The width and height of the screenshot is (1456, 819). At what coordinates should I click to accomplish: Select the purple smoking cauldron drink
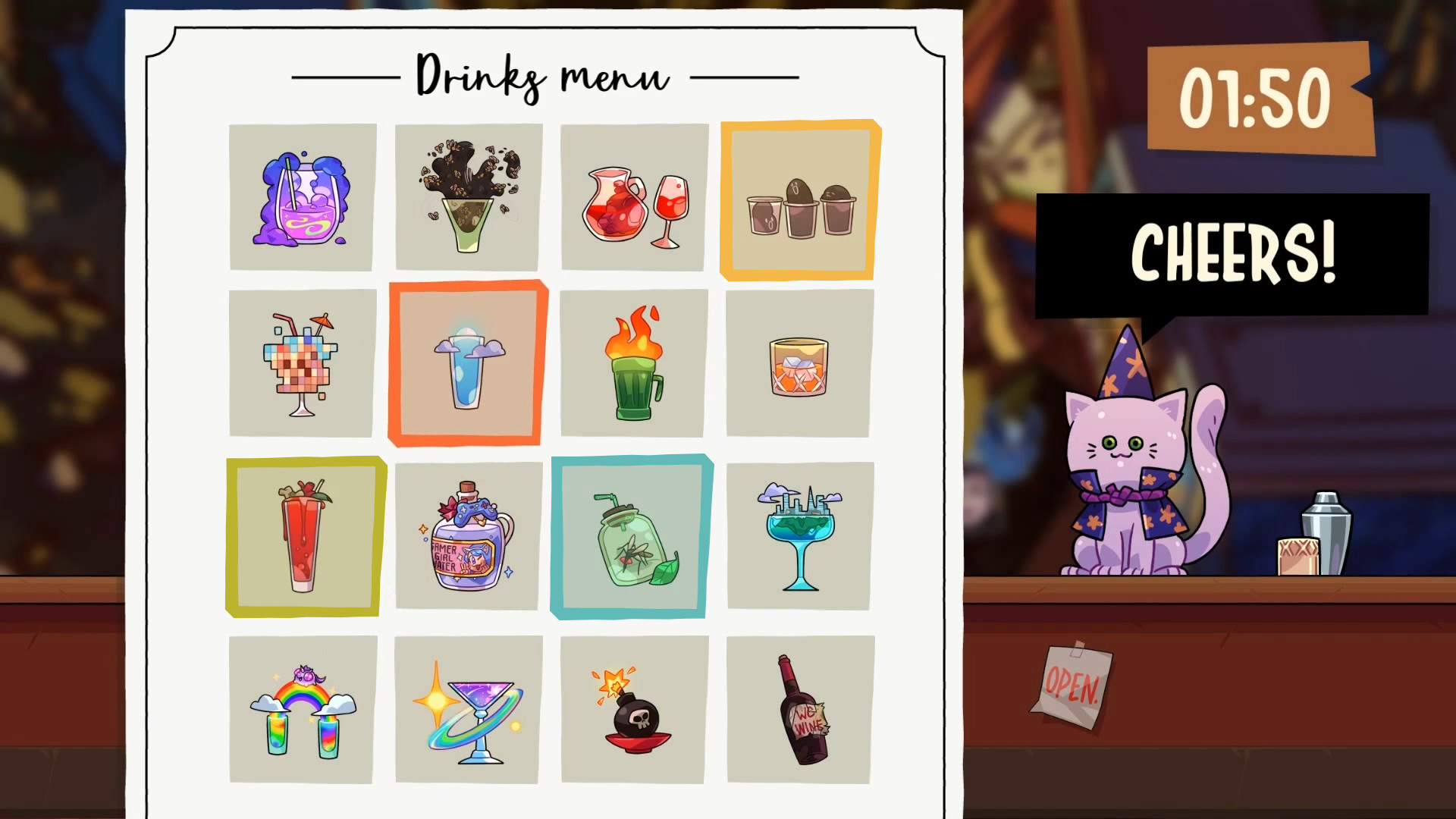click(302, 196)
